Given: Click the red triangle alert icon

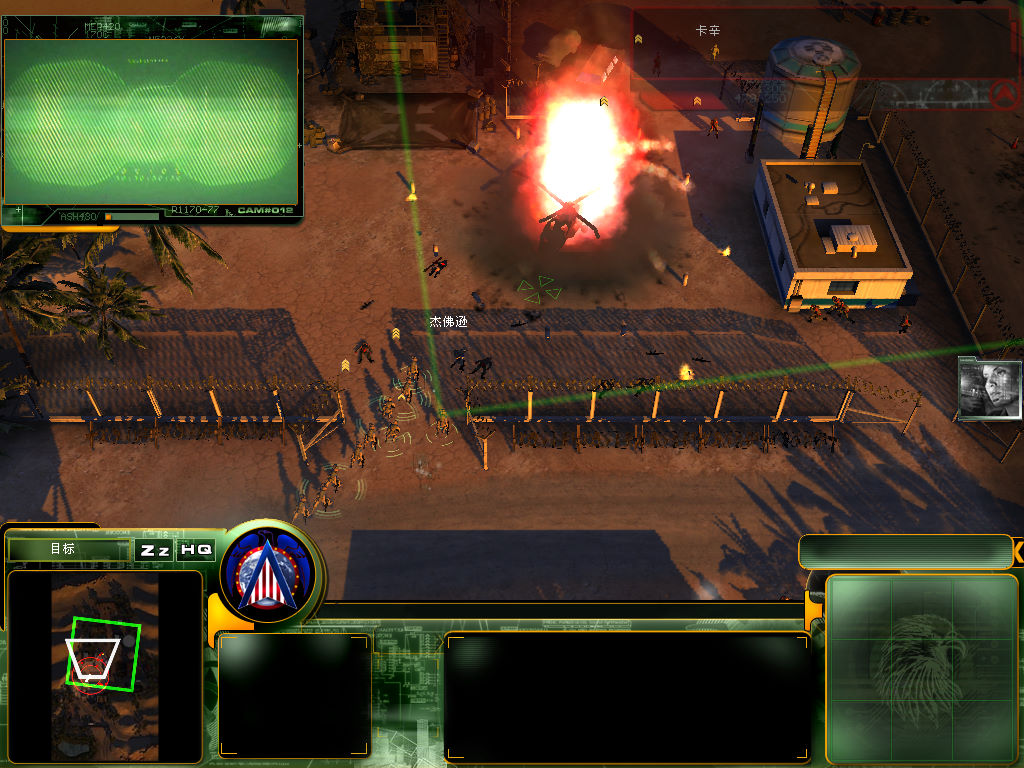Looking at the screenshot, I should click(1003, 94).
